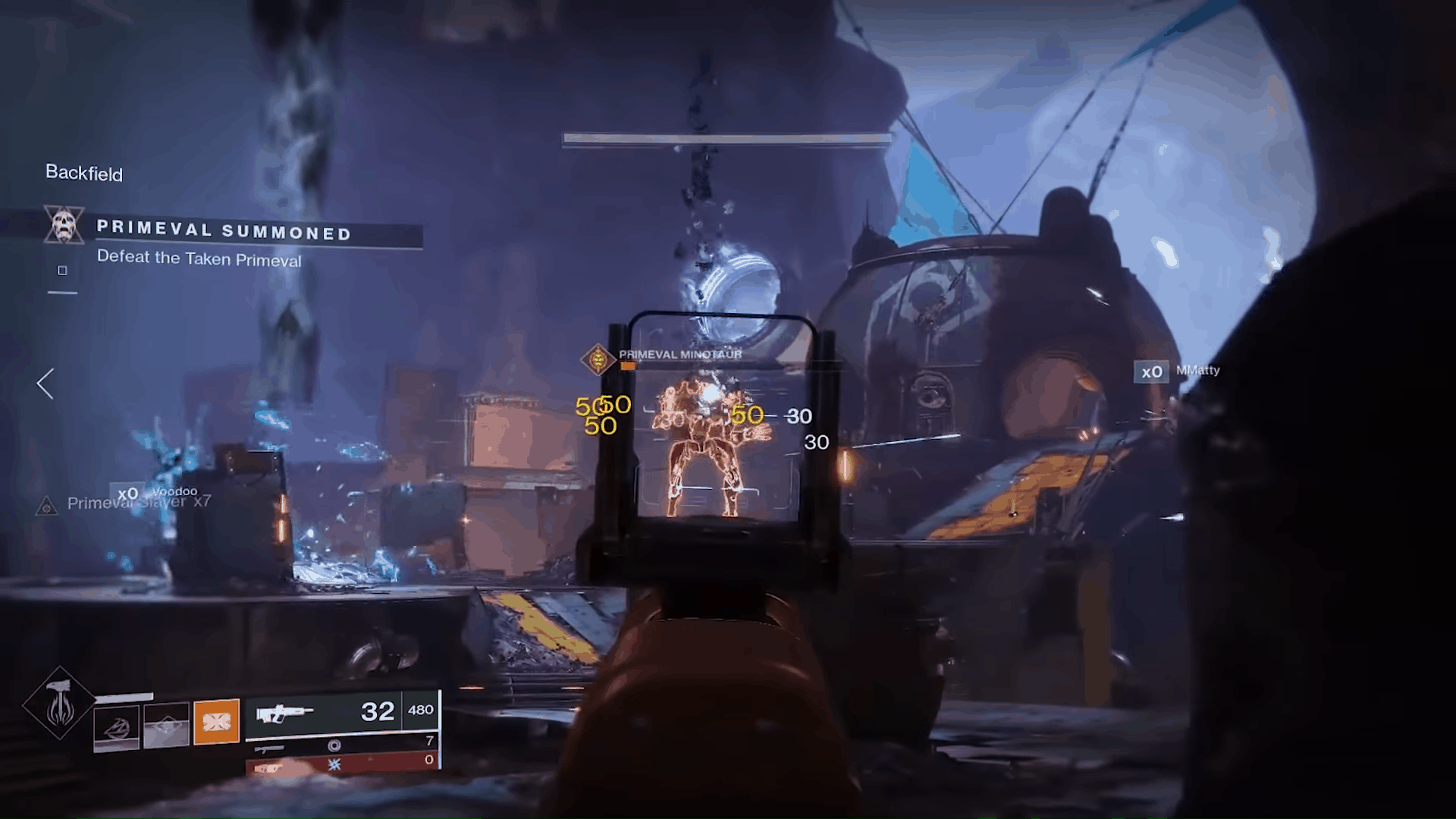Click the Voodoo invader name text
Screen dimensions: 1456x819
click(x=174, y=492)
